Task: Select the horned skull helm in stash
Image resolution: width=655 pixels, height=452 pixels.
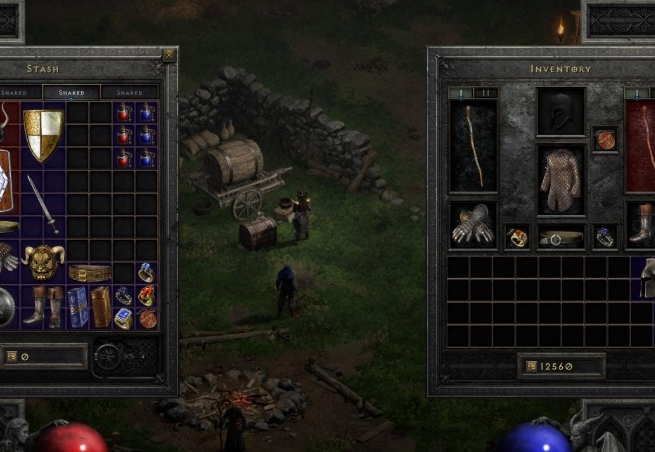Action: 43,262
